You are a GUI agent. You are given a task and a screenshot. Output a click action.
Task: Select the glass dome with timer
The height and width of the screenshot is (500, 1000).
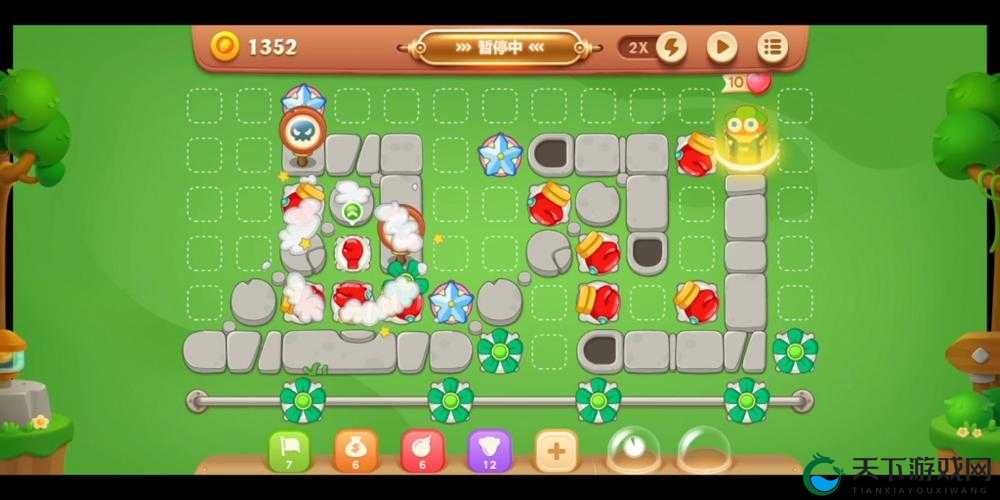click(633, 450)
